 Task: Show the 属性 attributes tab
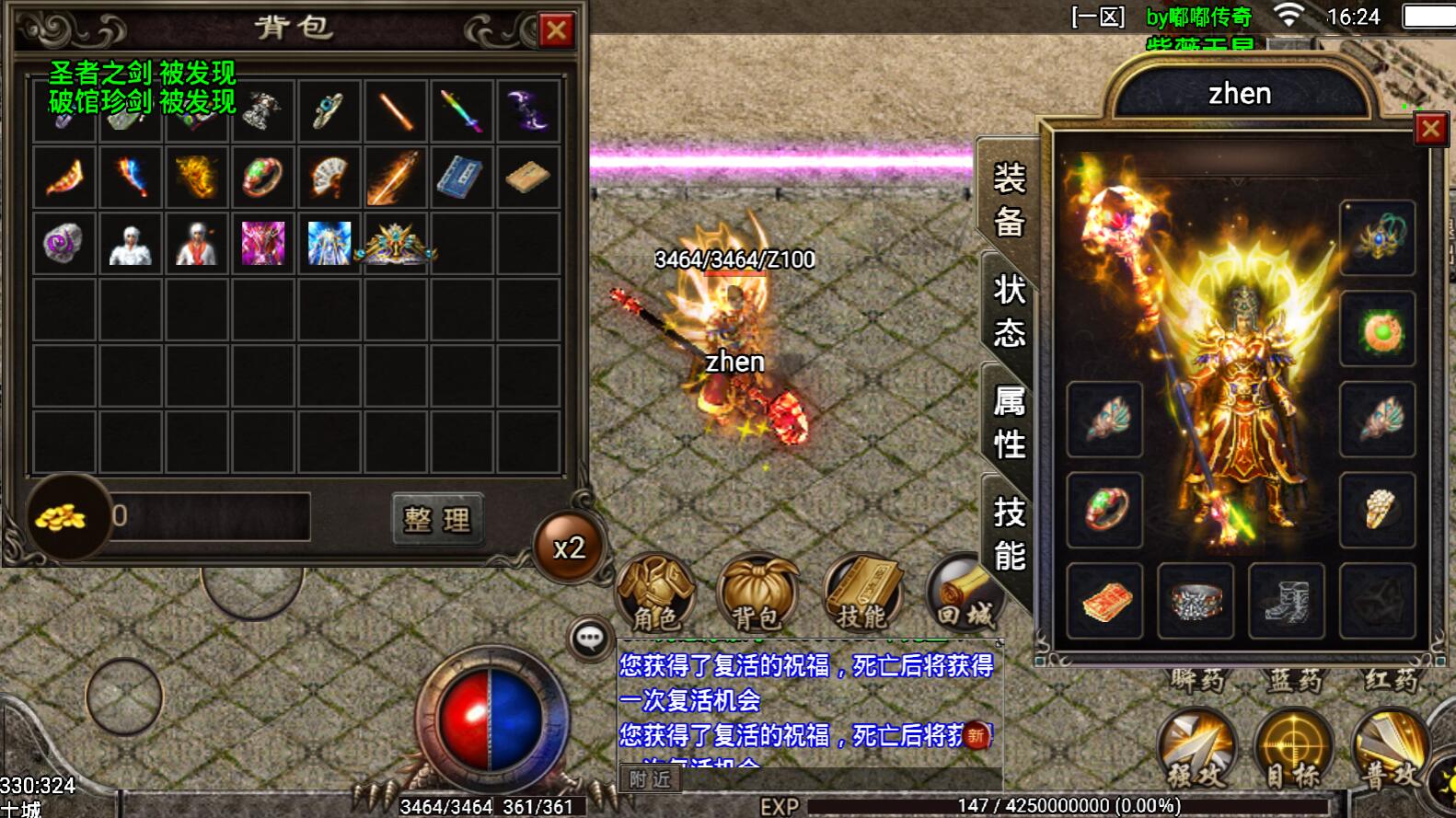pyautogui.click(x=1009, y=422)
